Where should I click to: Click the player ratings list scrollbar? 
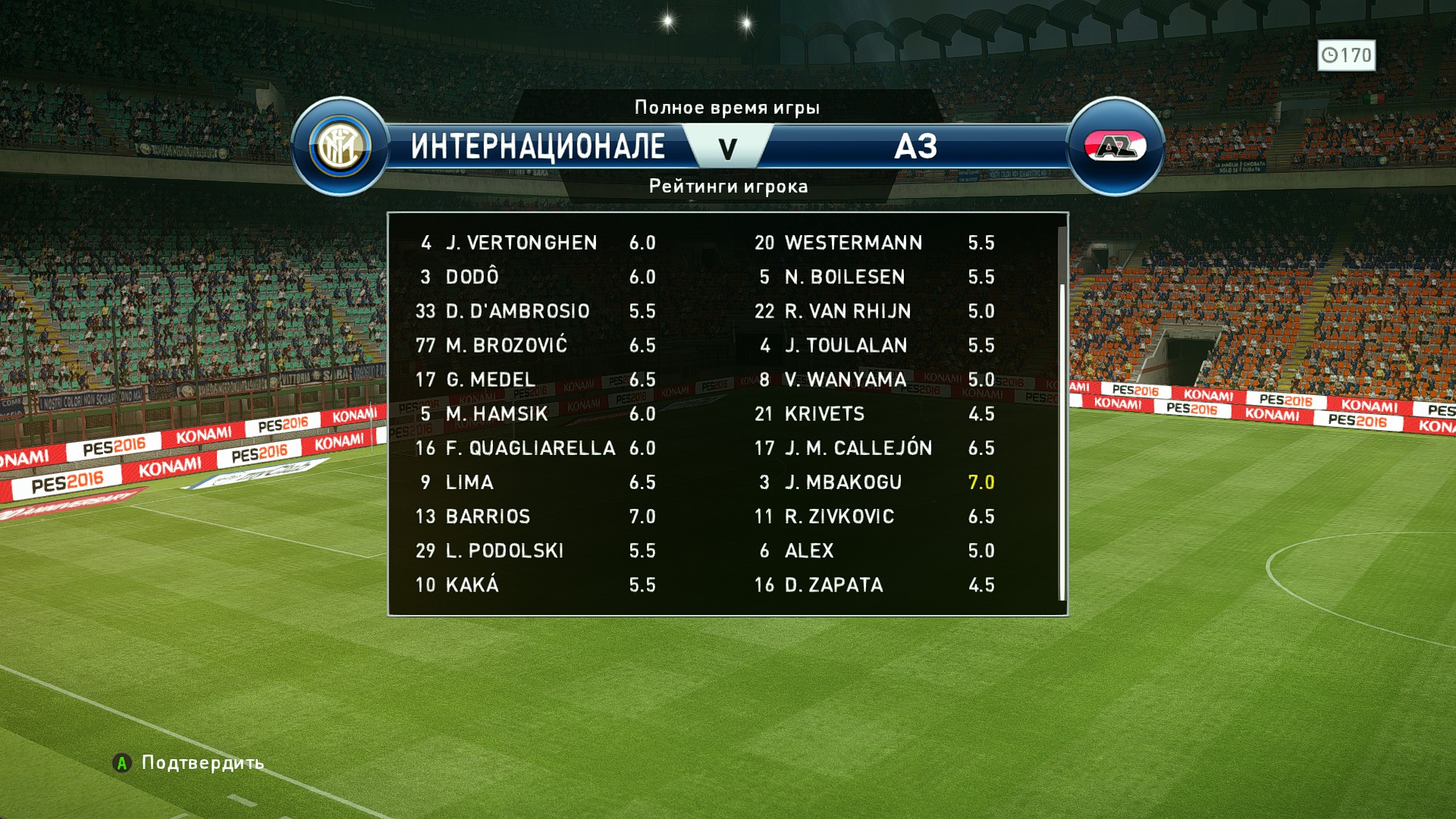1062,440
